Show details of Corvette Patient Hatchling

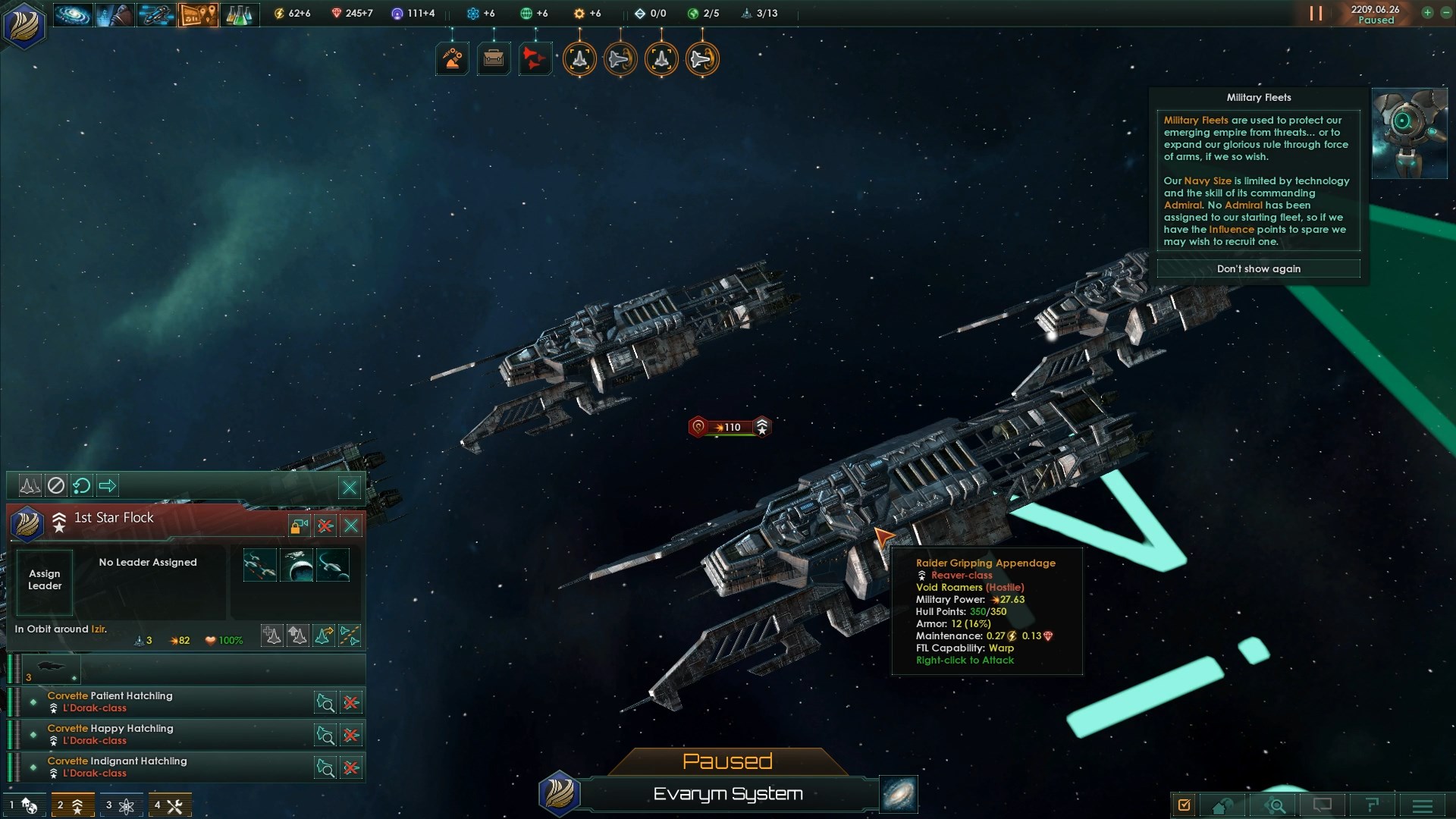(x=325, y=702)
